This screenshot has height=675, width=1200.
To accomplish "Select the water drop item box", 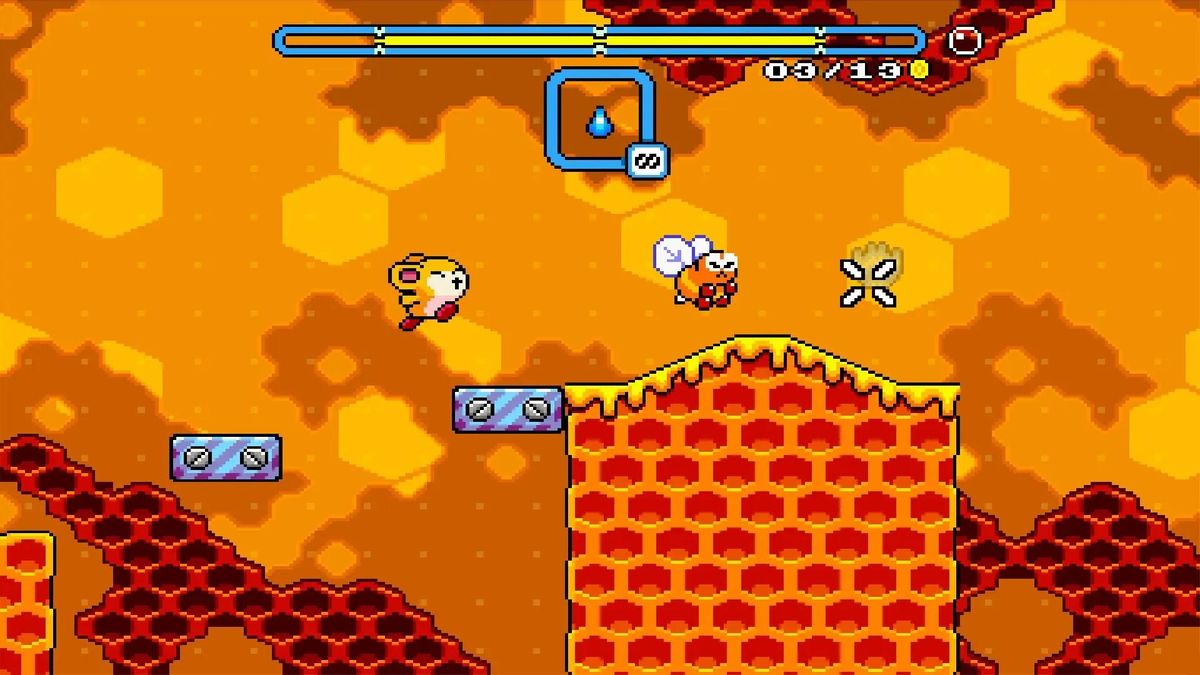I will (599, 120).
